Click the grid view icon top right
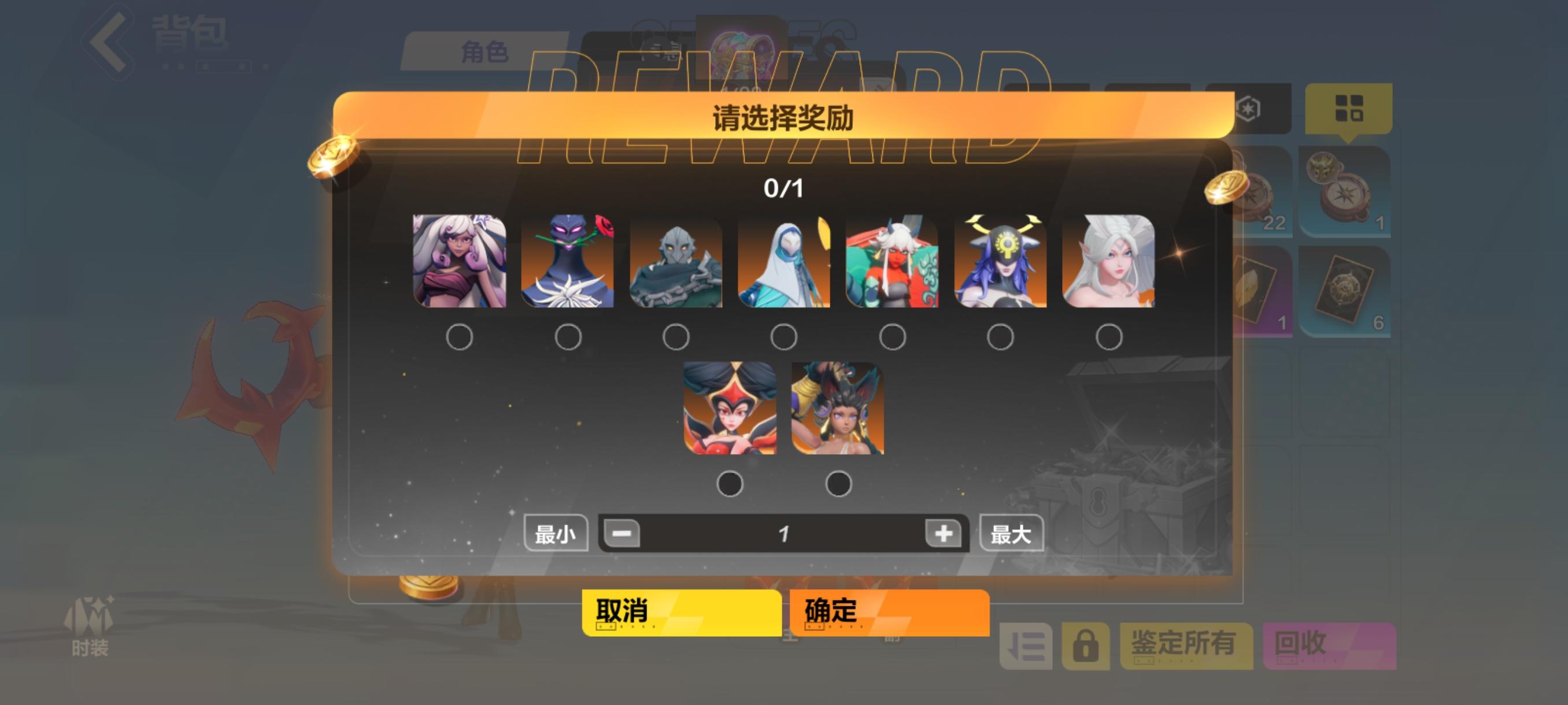The image size is (1568, 705). [1351, 109]
